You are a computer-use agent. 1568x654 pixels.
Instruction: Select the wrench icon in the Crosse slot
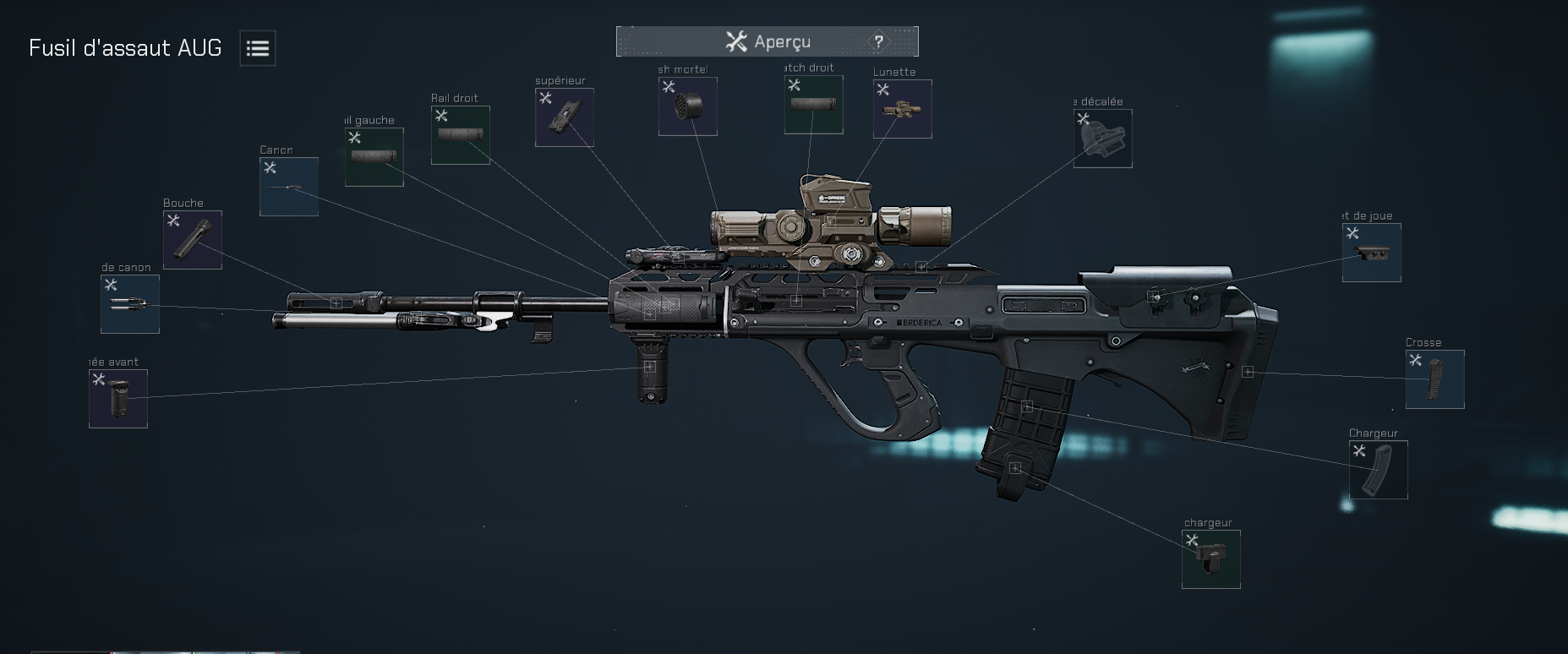pyautogui.click(x=1415, y=360)
